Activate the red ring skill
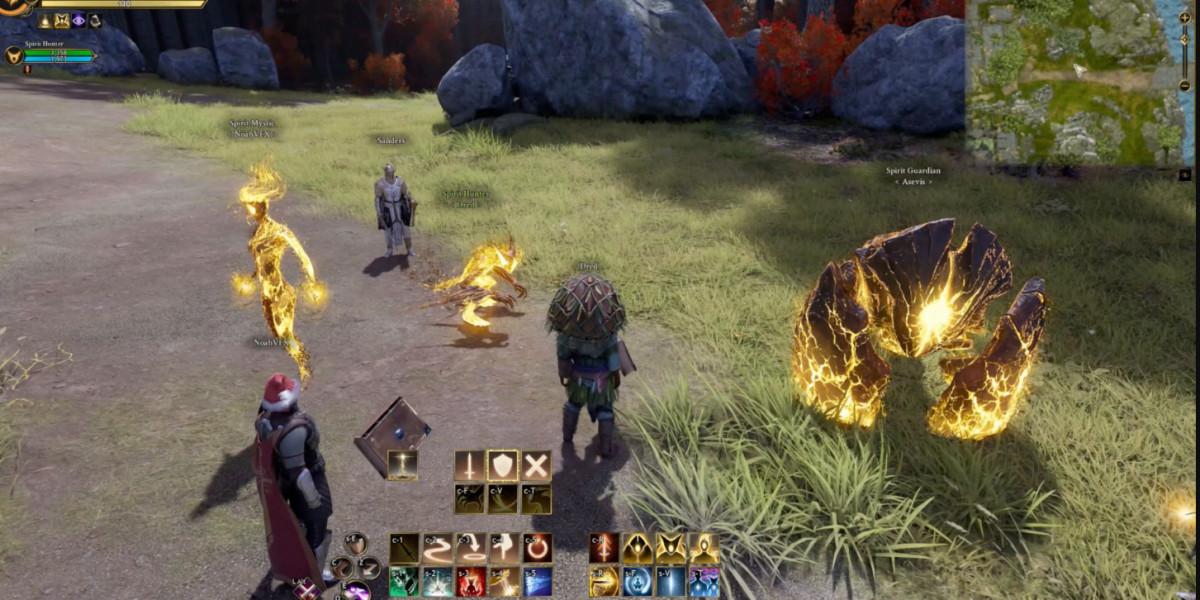 tap(538, 548)
